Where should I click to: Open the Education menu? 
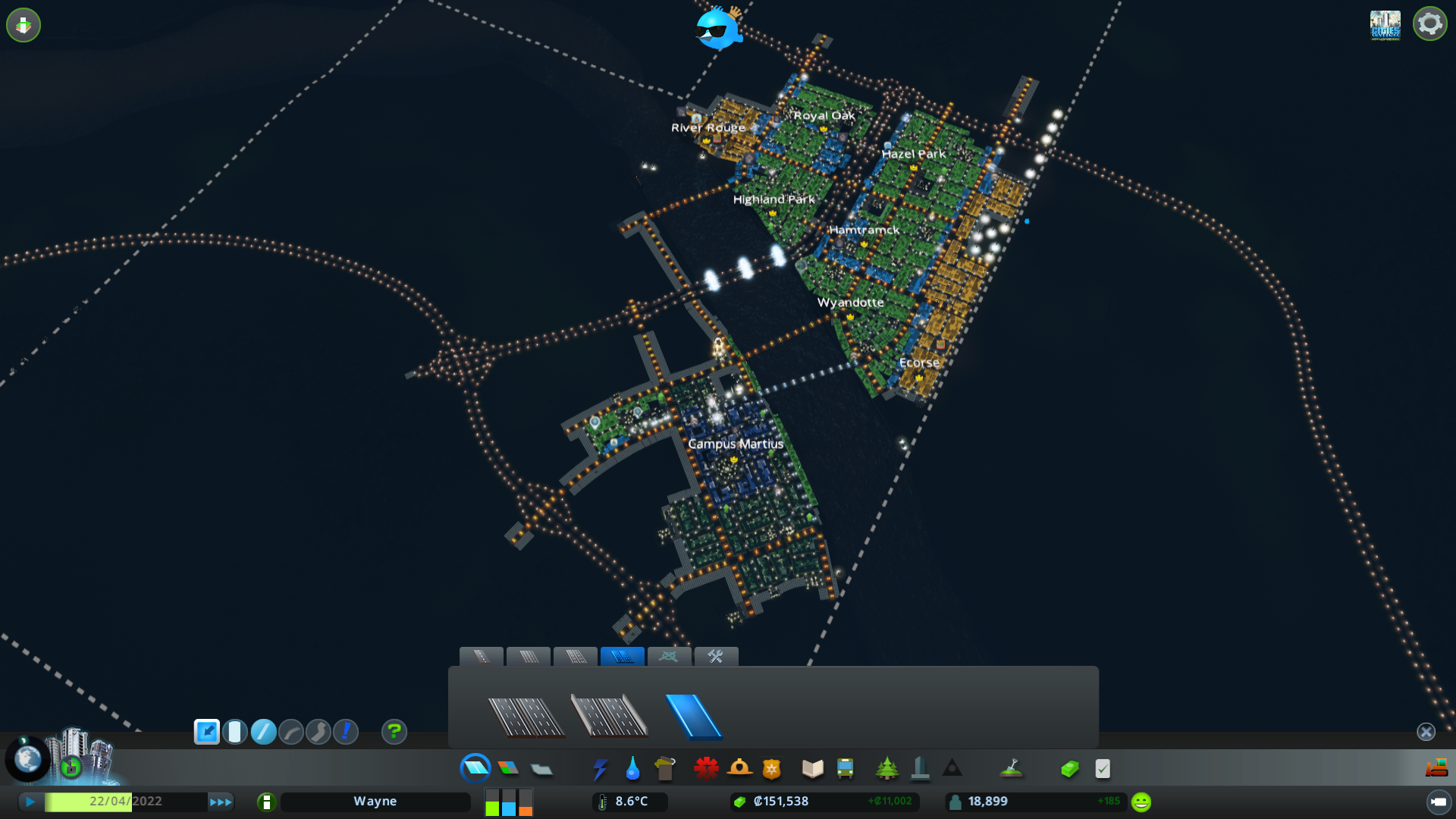(811, 768)
